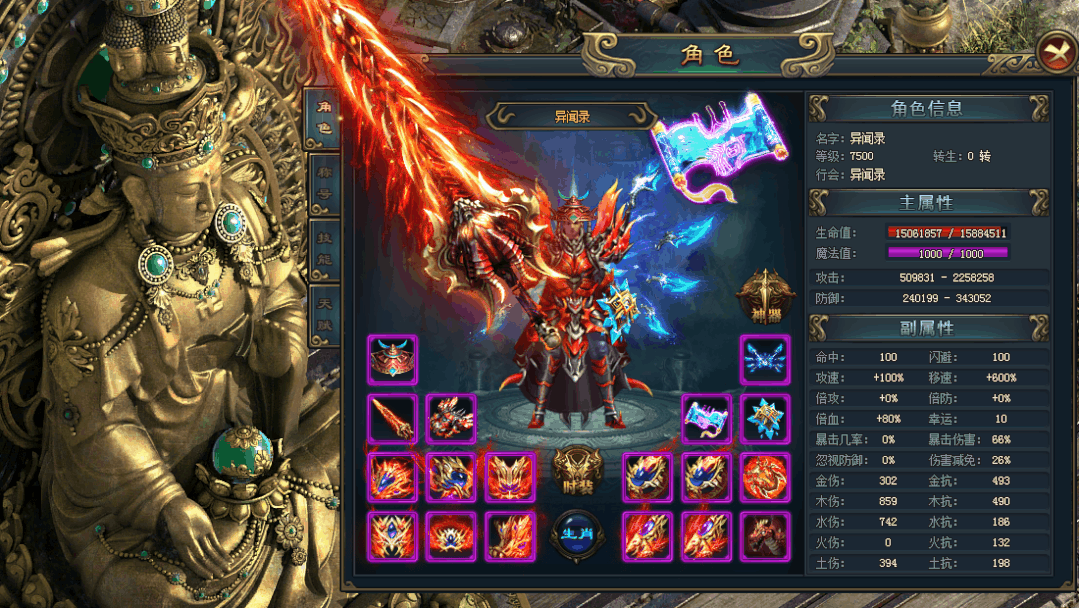This screenshot has width=1079, height=608.
Task: Open the 生肖 zodiac button
Action: 575,534
